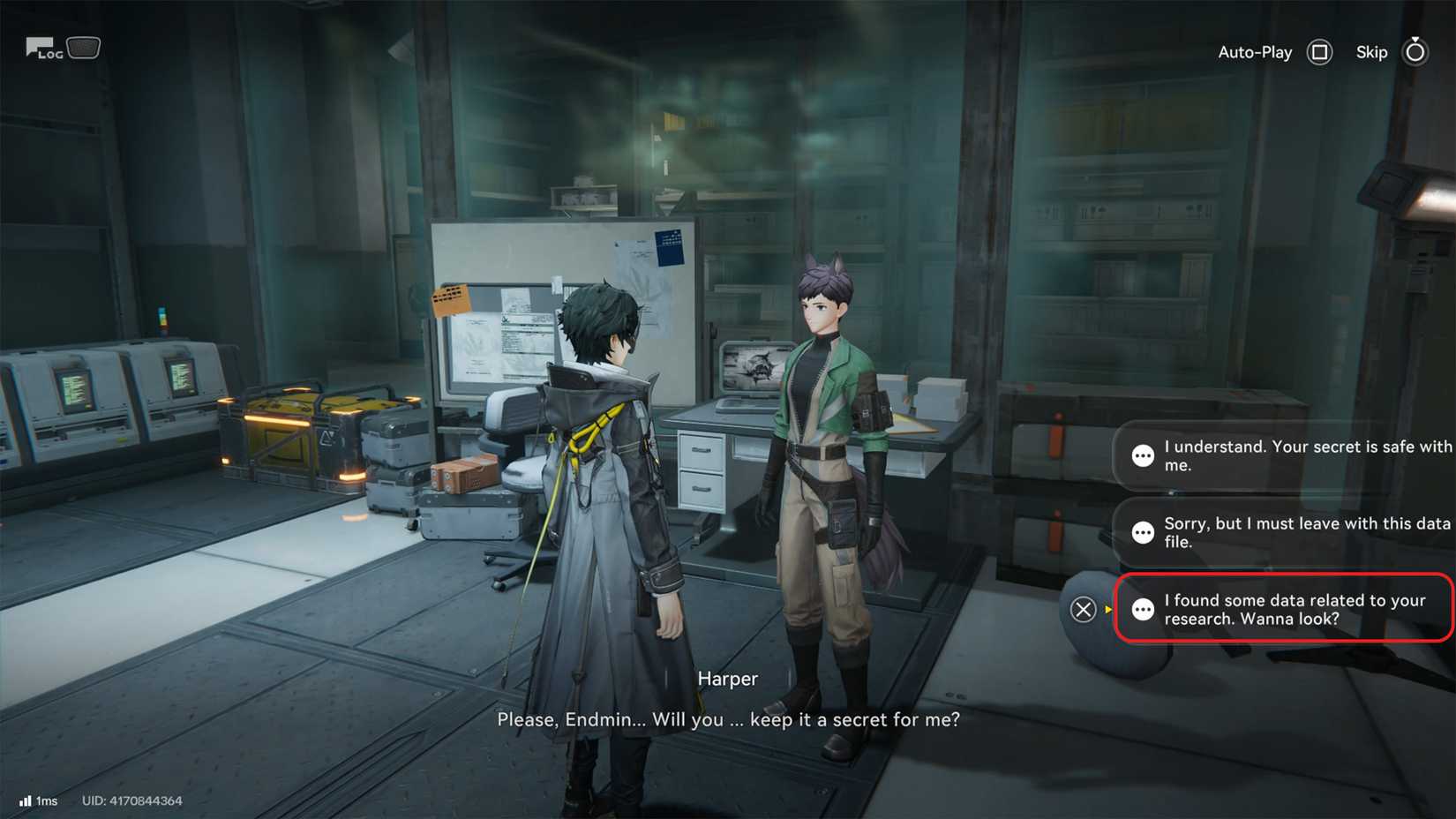Click the X button to decline all options
1456x819 pixels.
tap(1083, 609)
